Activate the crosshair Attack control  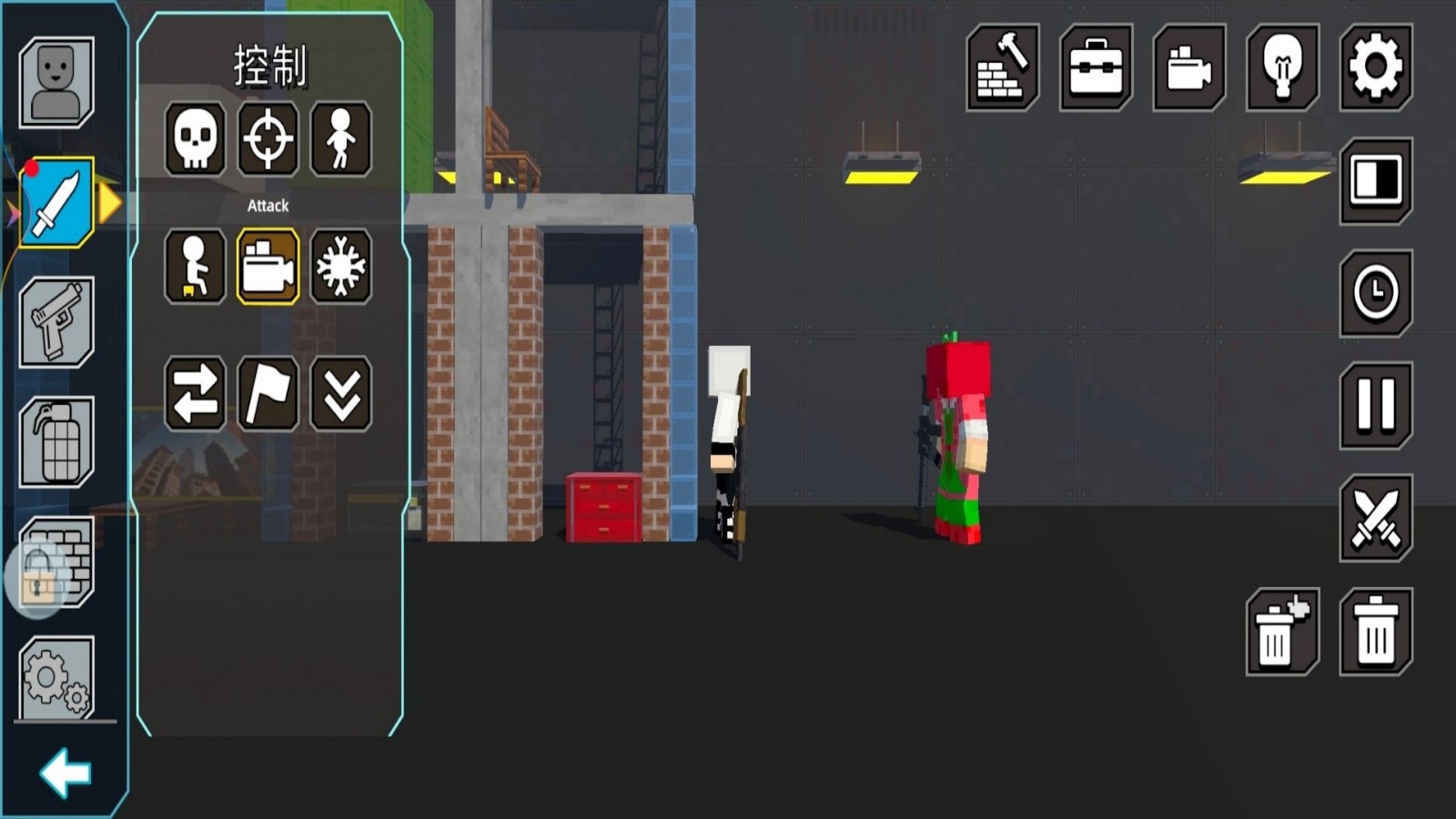(268, 138)
